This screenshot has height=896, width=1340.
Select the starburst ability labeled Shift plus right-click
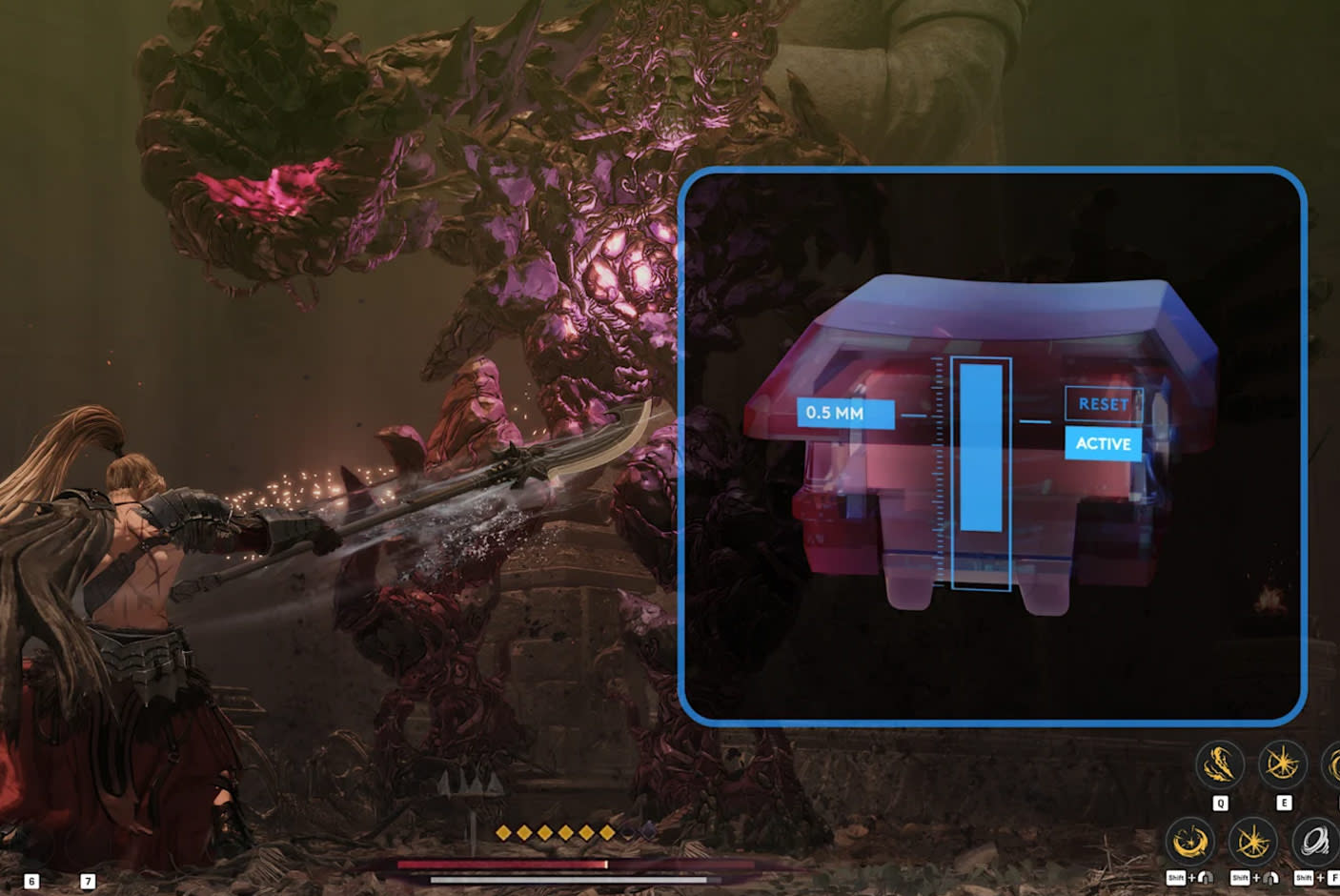[x=1252, y=843]
